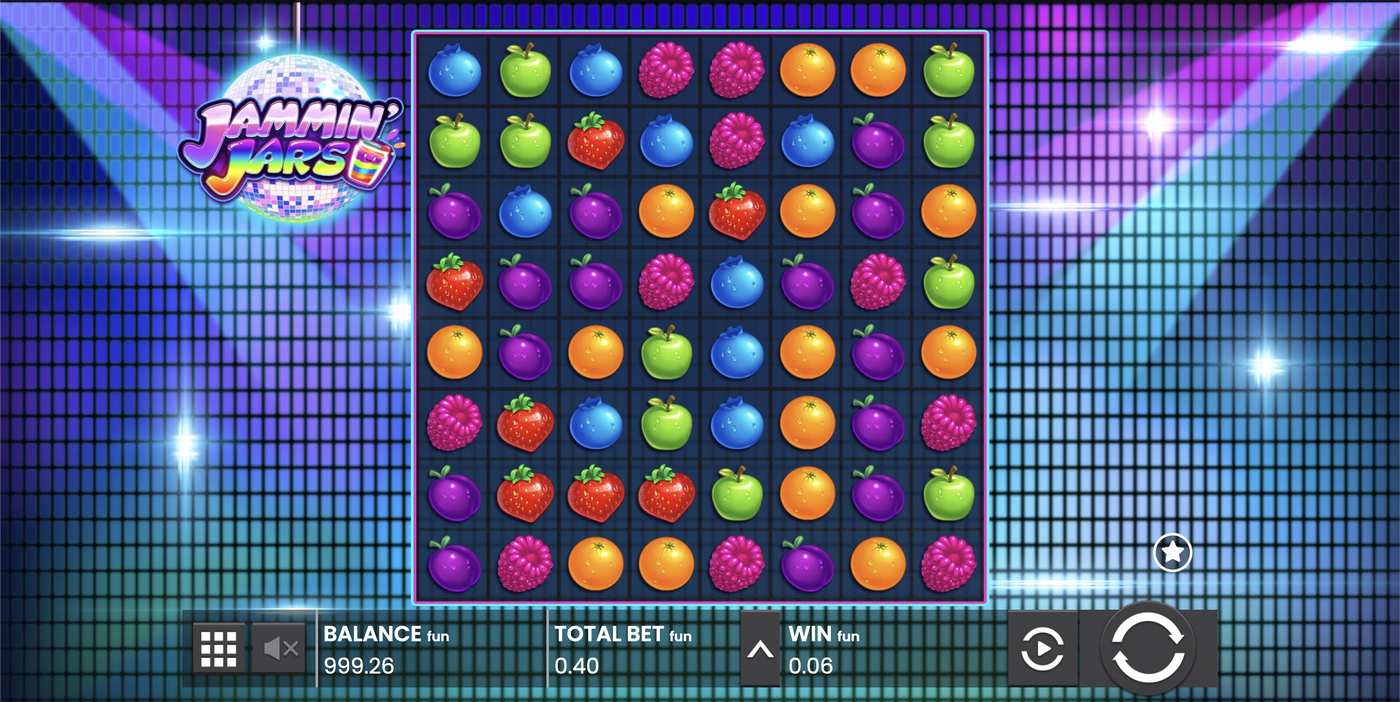Toggle the muted sound speaker icon
This screenshot has height=702, width=1400.
pyautogui.click(x=280, y=649)
